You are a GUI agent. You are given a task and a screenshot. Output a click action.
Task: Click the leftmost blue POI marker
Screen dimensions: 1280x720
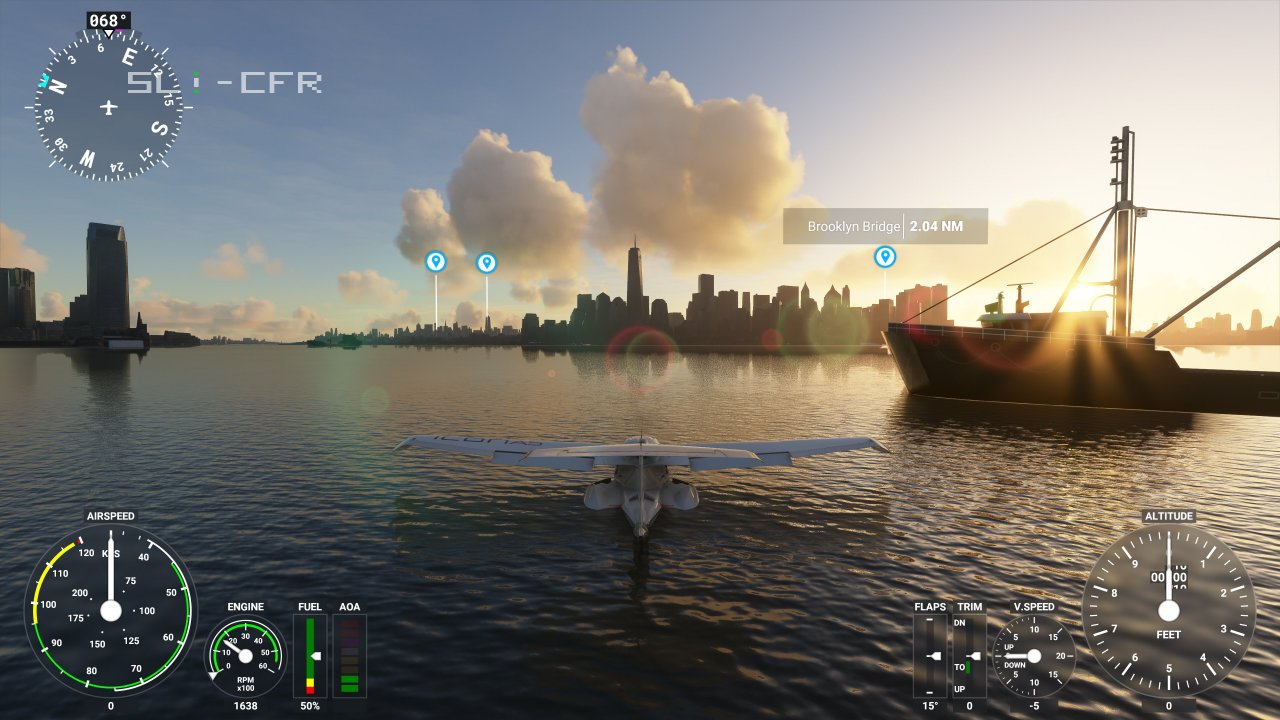coord(437,260)
